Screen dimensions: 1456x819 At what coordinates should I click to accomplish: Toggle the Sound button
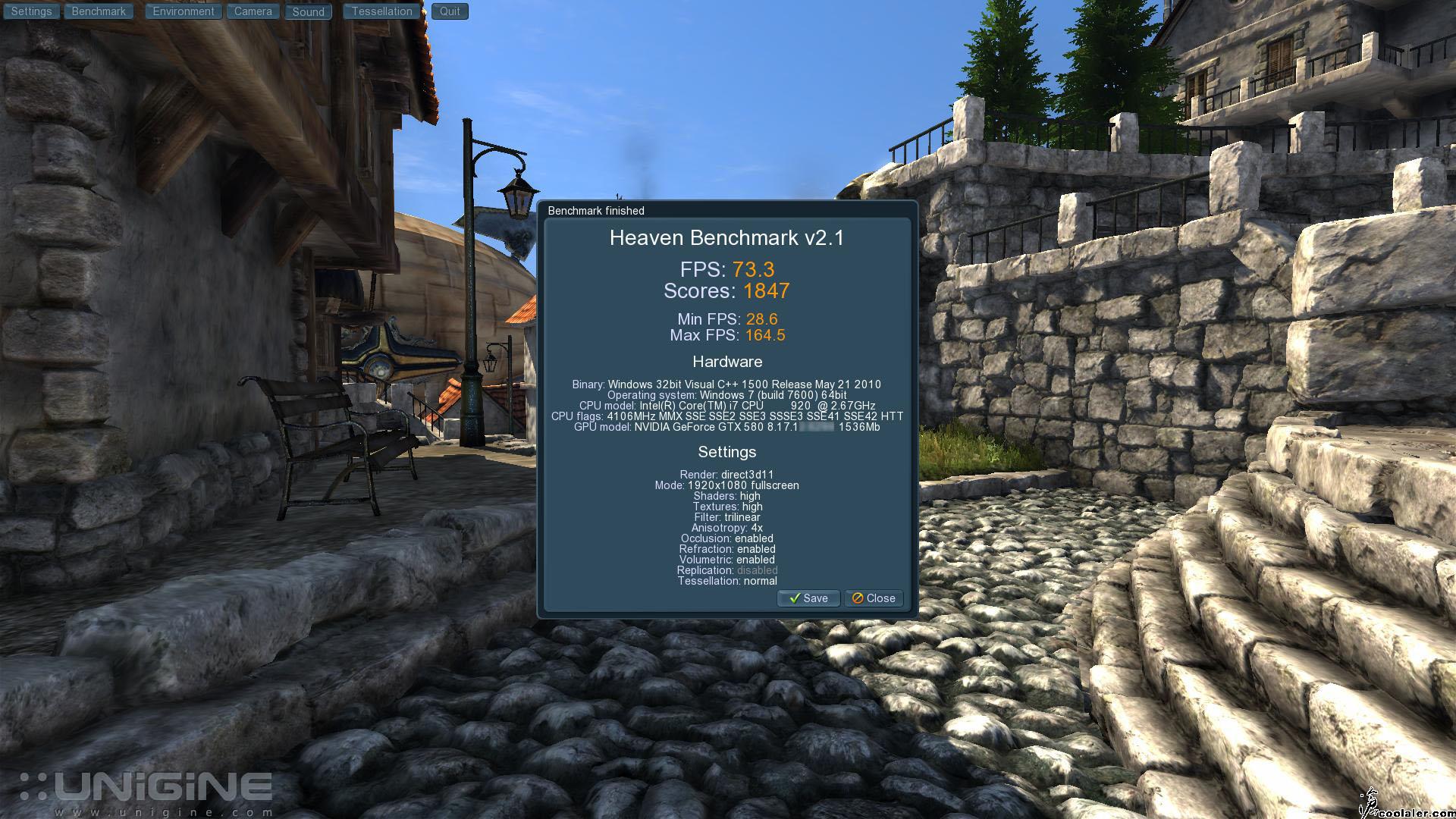308,11
